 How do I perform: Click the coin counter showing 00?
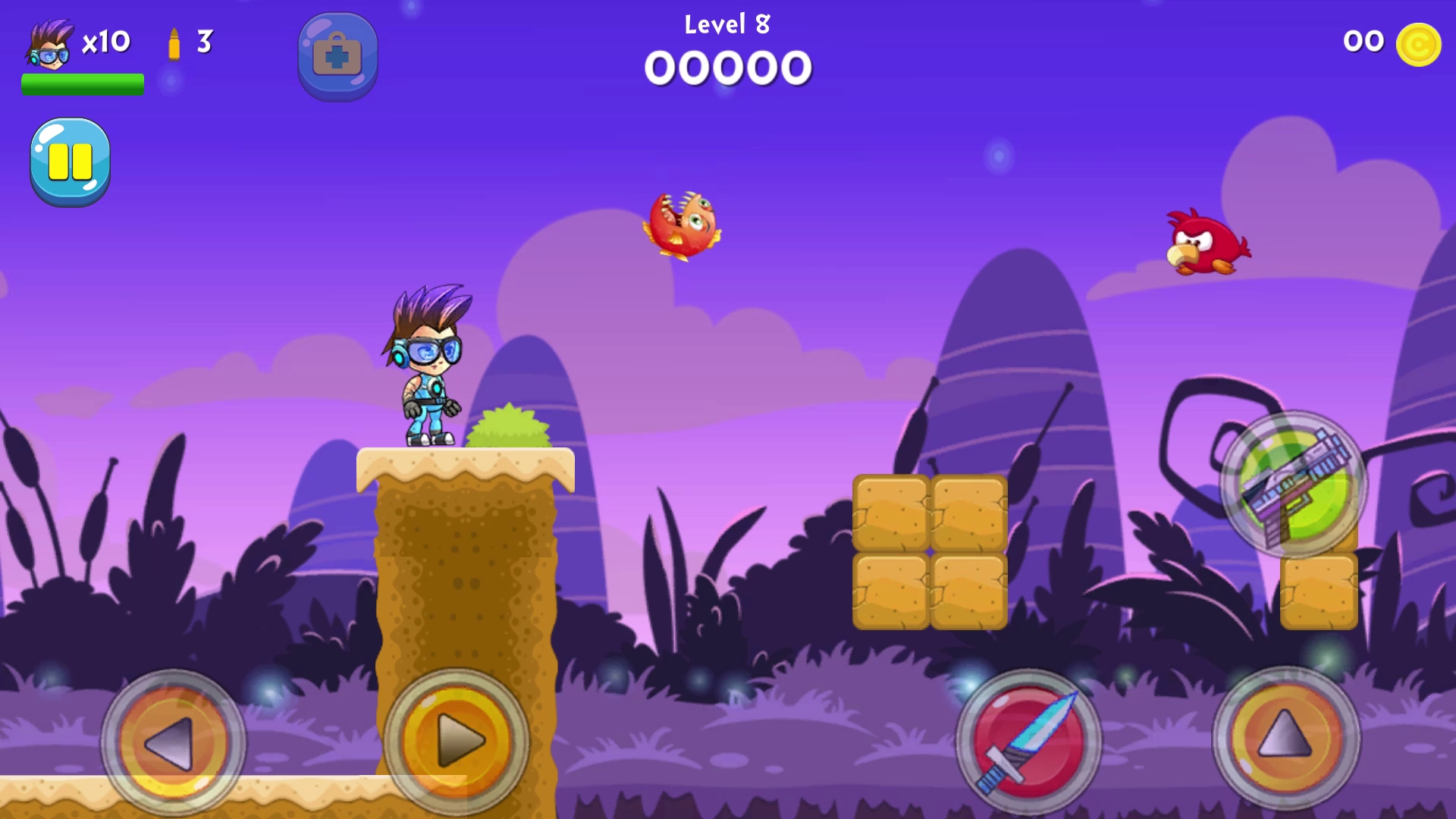coord(1363,42)
